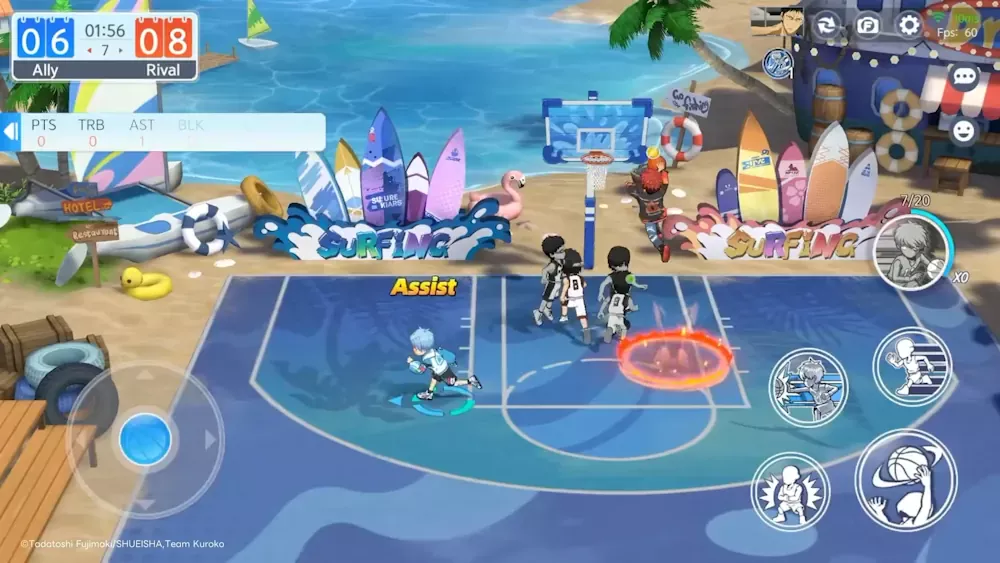Image resolution: width=1000 pixels, height=563 pixels.
Task: Select the teammate portrait thumbnail
Action: [777, 21]
